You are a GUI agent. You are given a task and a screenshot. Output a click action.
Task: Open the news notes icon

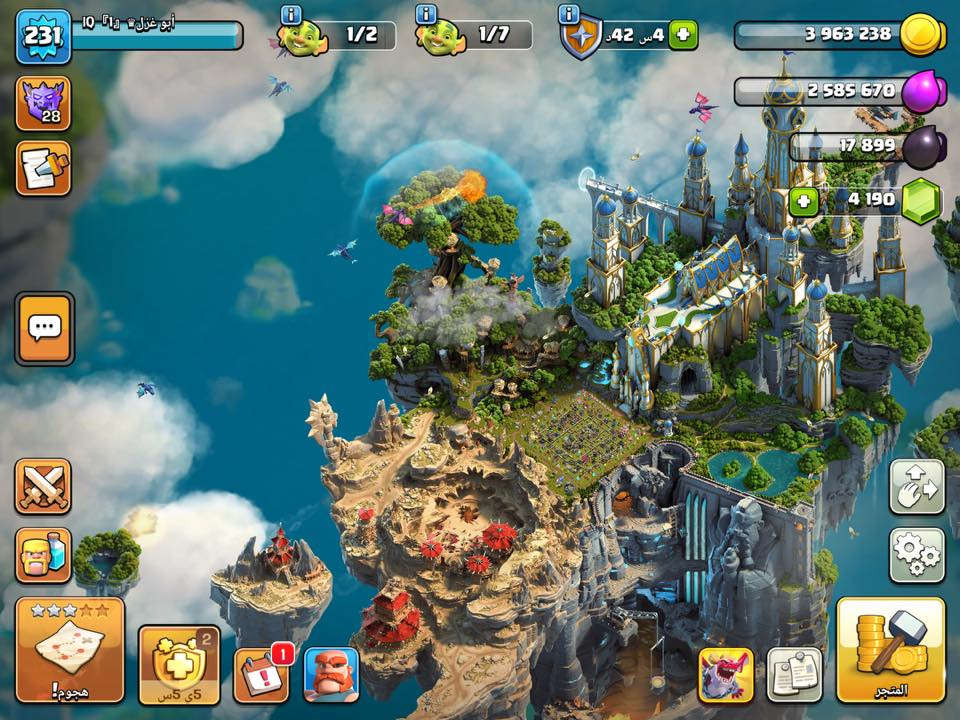[x=43, y=168]
